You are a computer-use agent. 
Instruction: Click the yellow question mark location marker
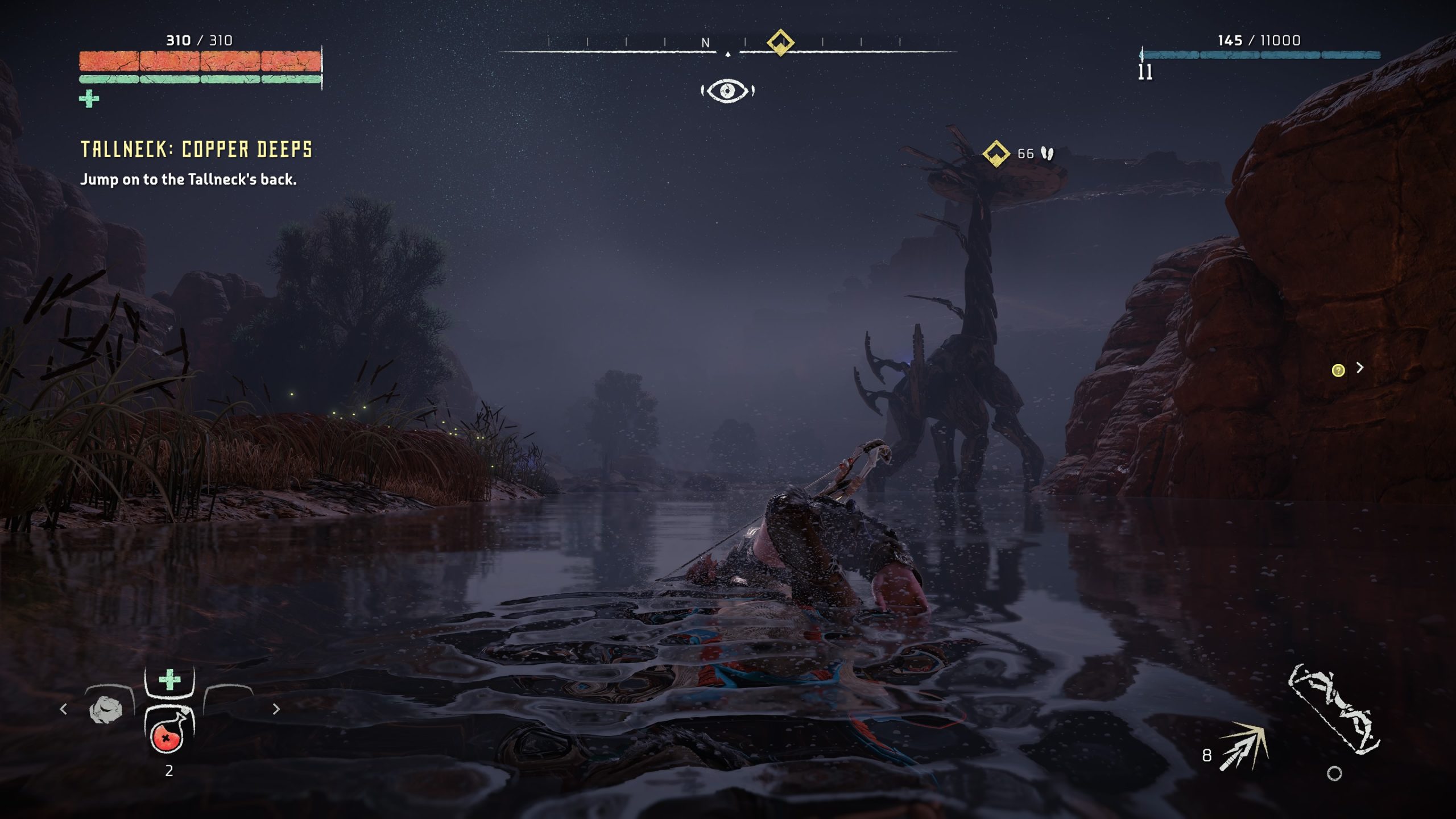1338,371
